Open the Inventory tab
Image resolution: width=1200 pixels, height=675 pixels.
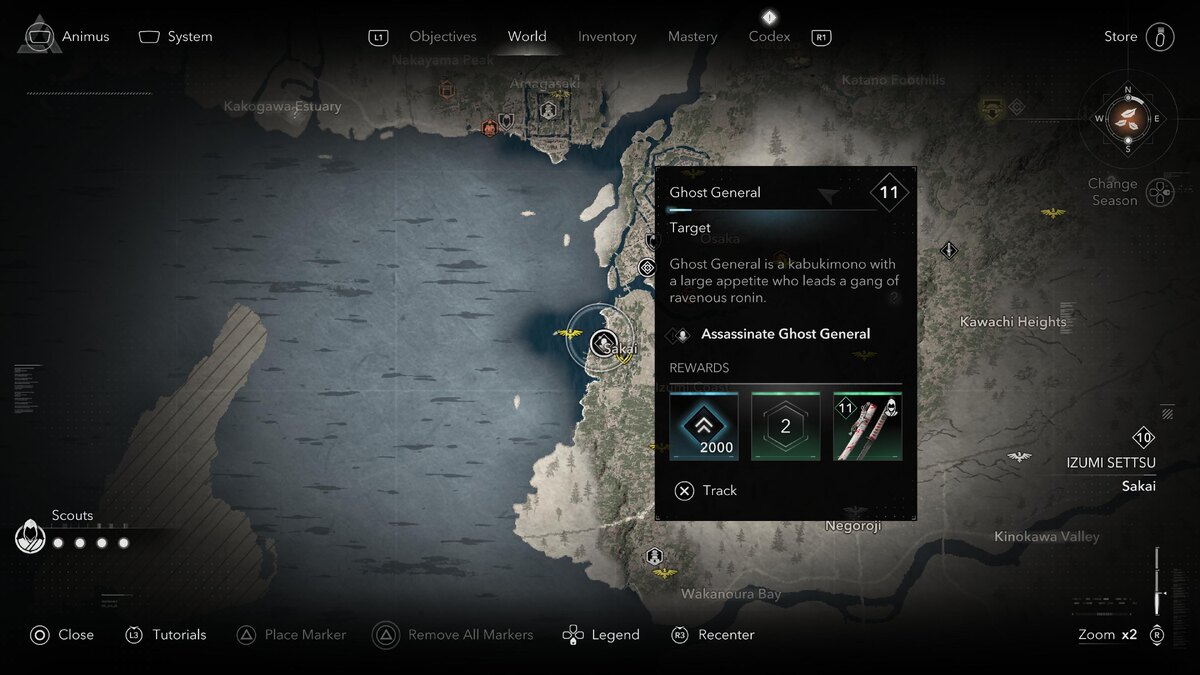point(607,37)
